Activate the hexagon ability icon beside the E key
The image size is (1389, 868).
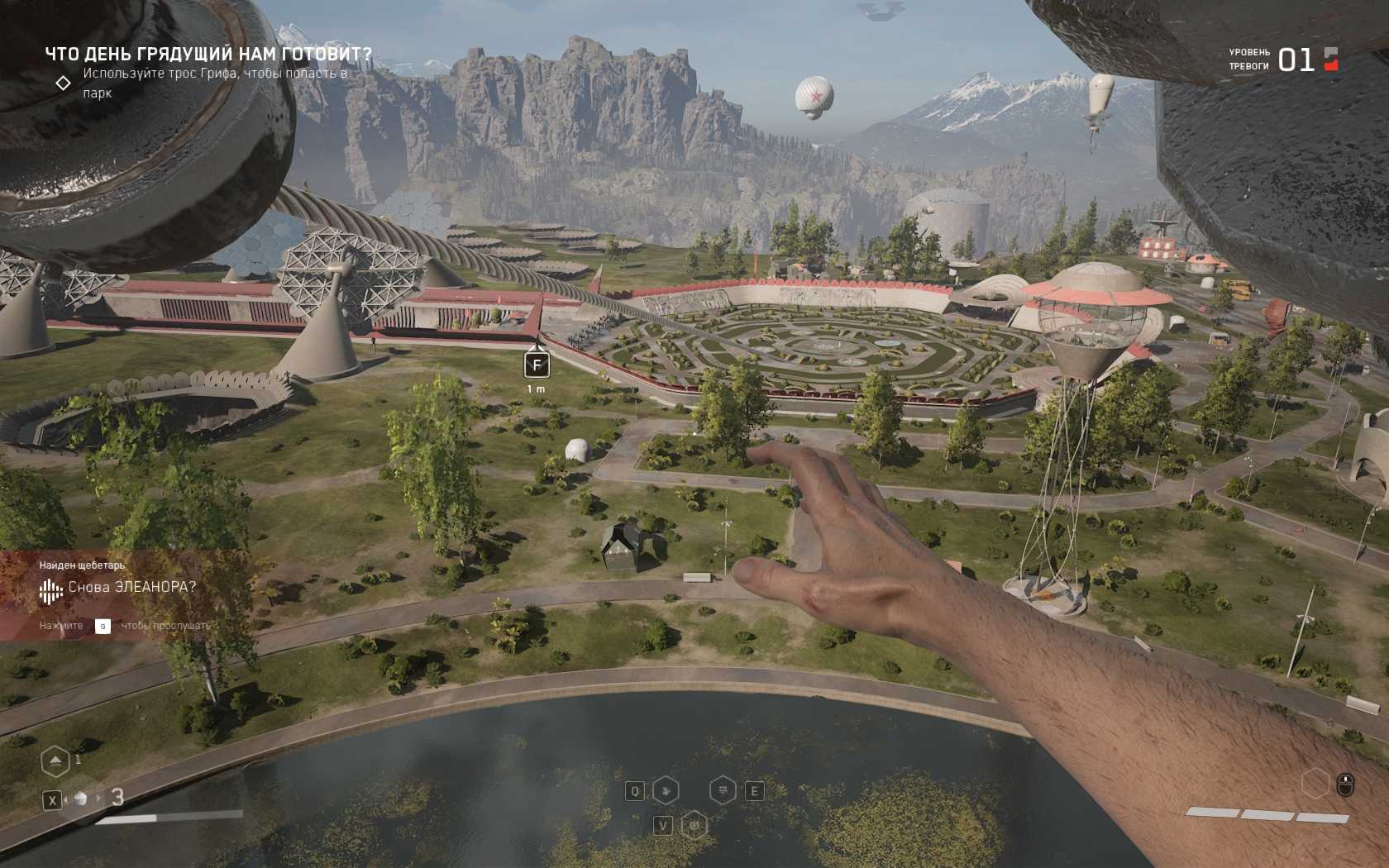[723, 791]
